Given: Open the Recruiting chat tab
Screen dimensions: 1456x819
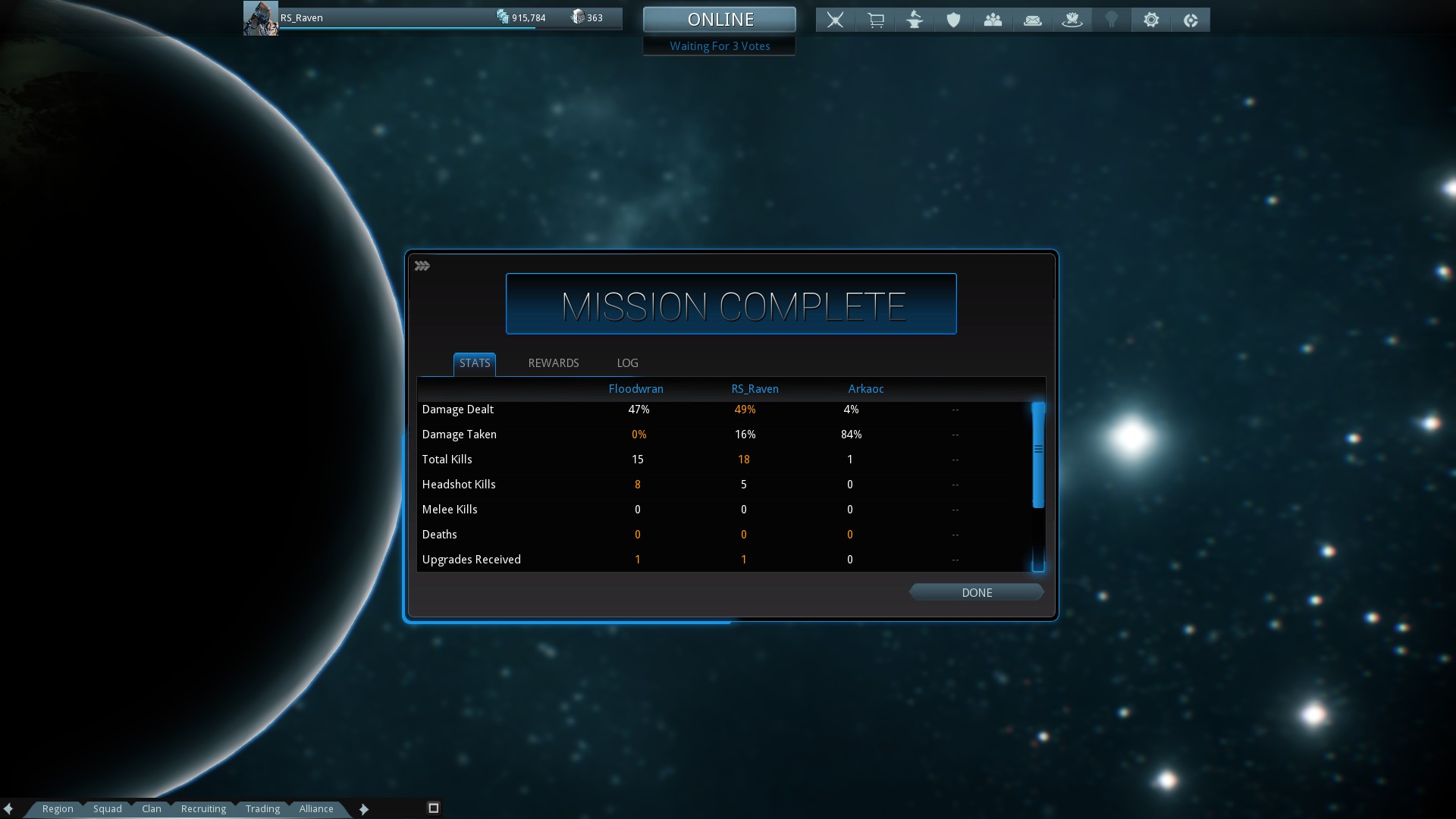Looking at the screenshot, I should (x=203, y=809).
